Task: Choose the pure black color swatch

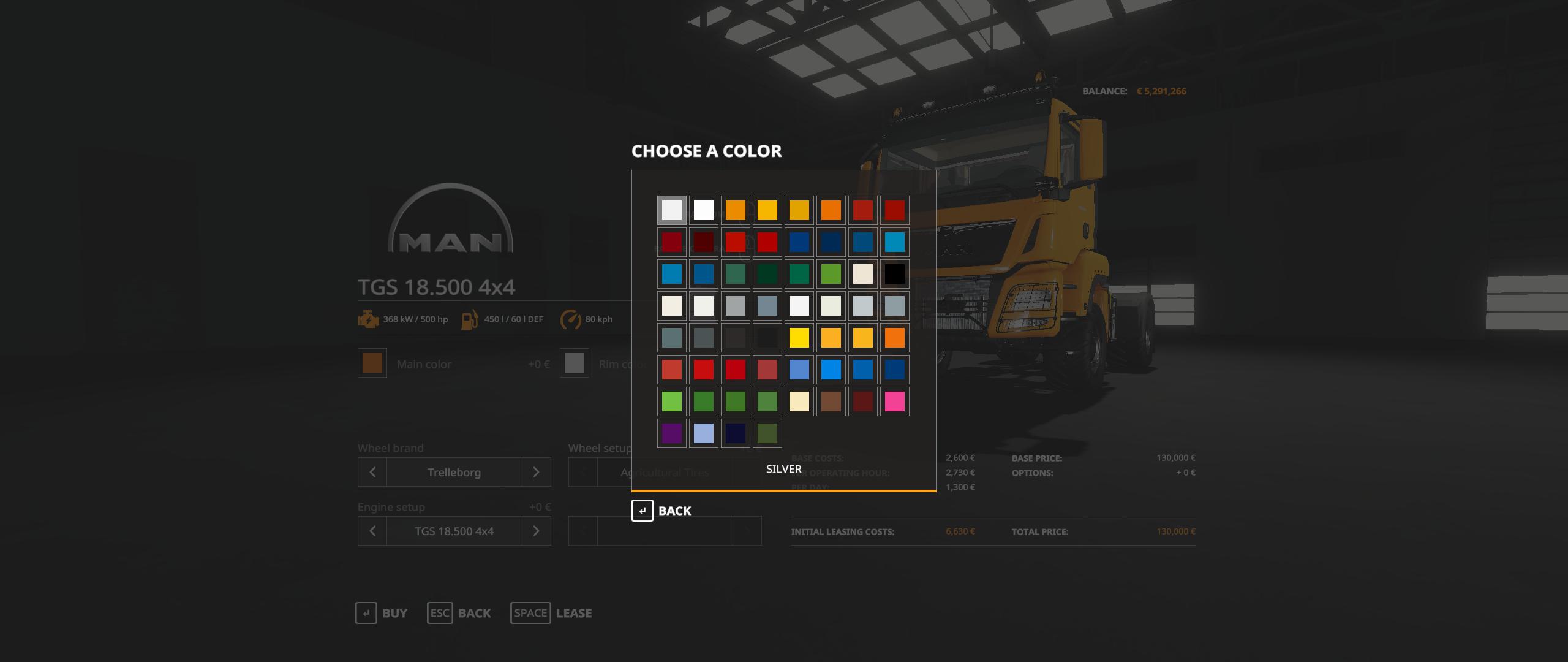Action: pos(895,274)
